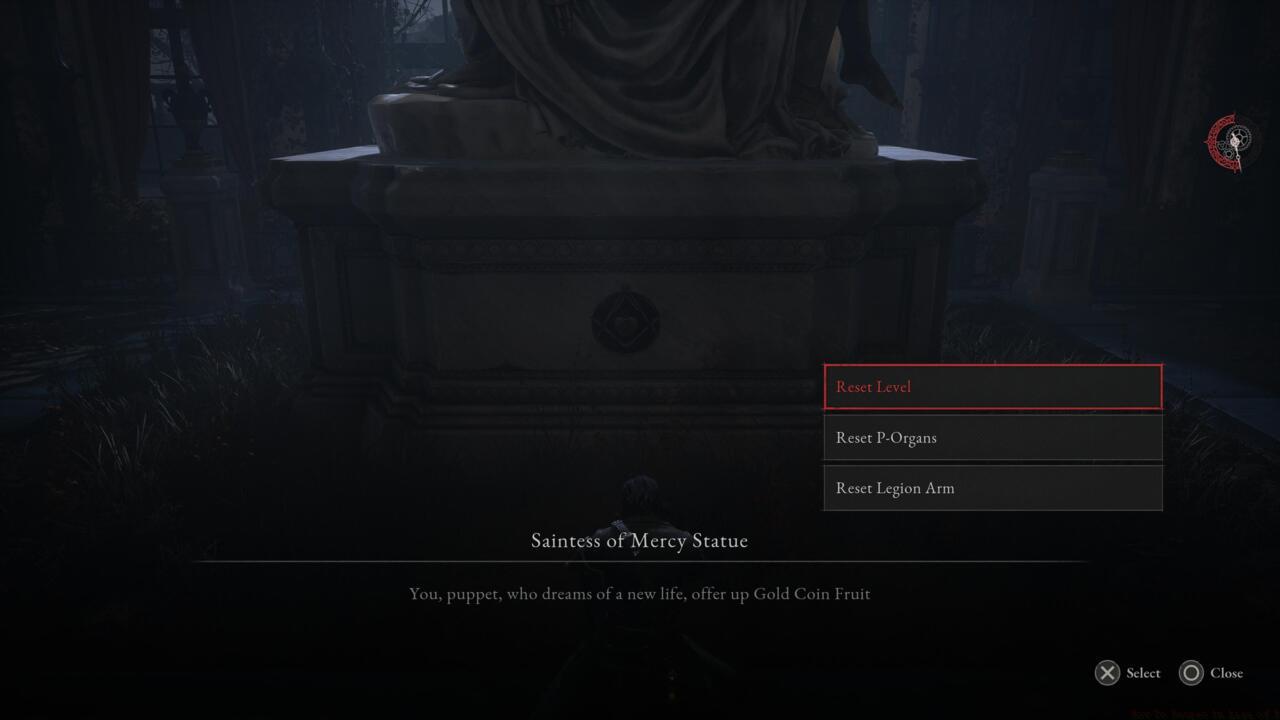
Task: Click the divider line under the statue title
Action: (x=639, y=560)
